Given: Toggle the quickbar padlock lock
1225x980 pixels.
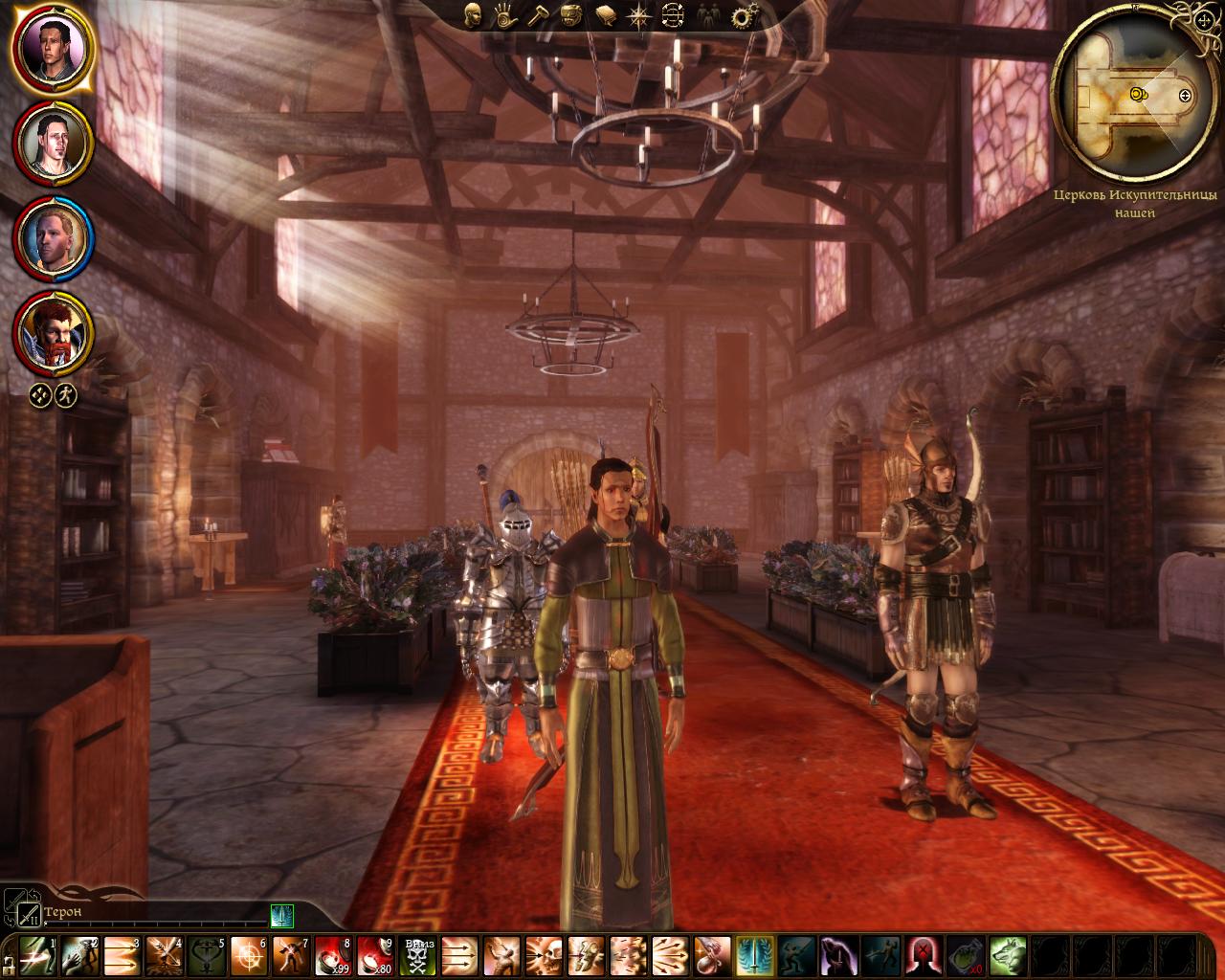Looking at the screenshot, I should tap(9, 966).
